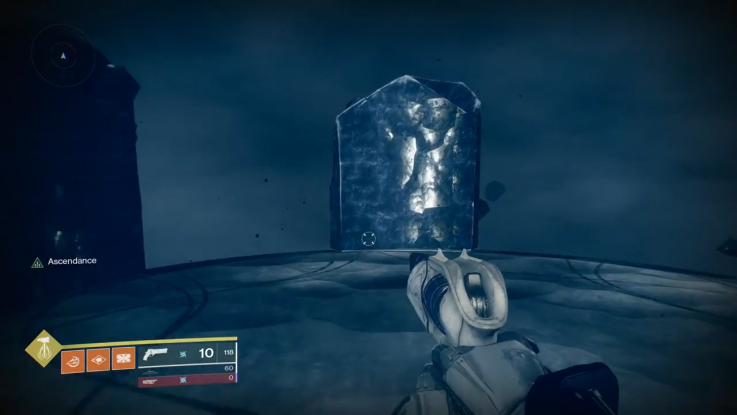737x415 pixels.
Task: Trigger the diamond-shaped class ability icon
Action: tap(98, 358)
